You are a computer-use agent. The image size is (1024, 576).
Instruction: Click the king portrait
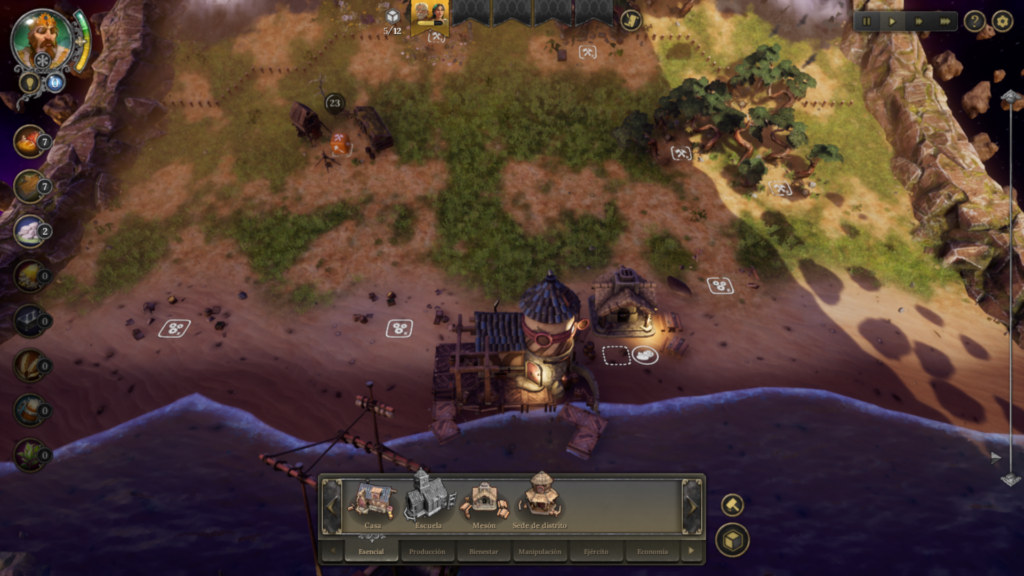tap(42, 38)
